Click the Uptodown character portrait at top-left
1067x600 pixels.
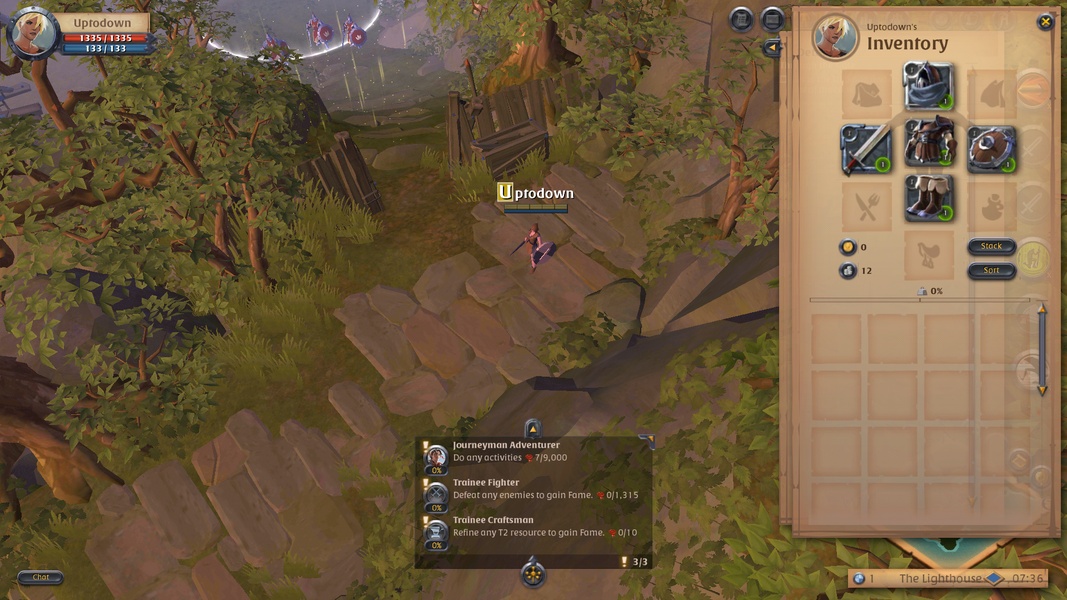(x=32, y=33)
